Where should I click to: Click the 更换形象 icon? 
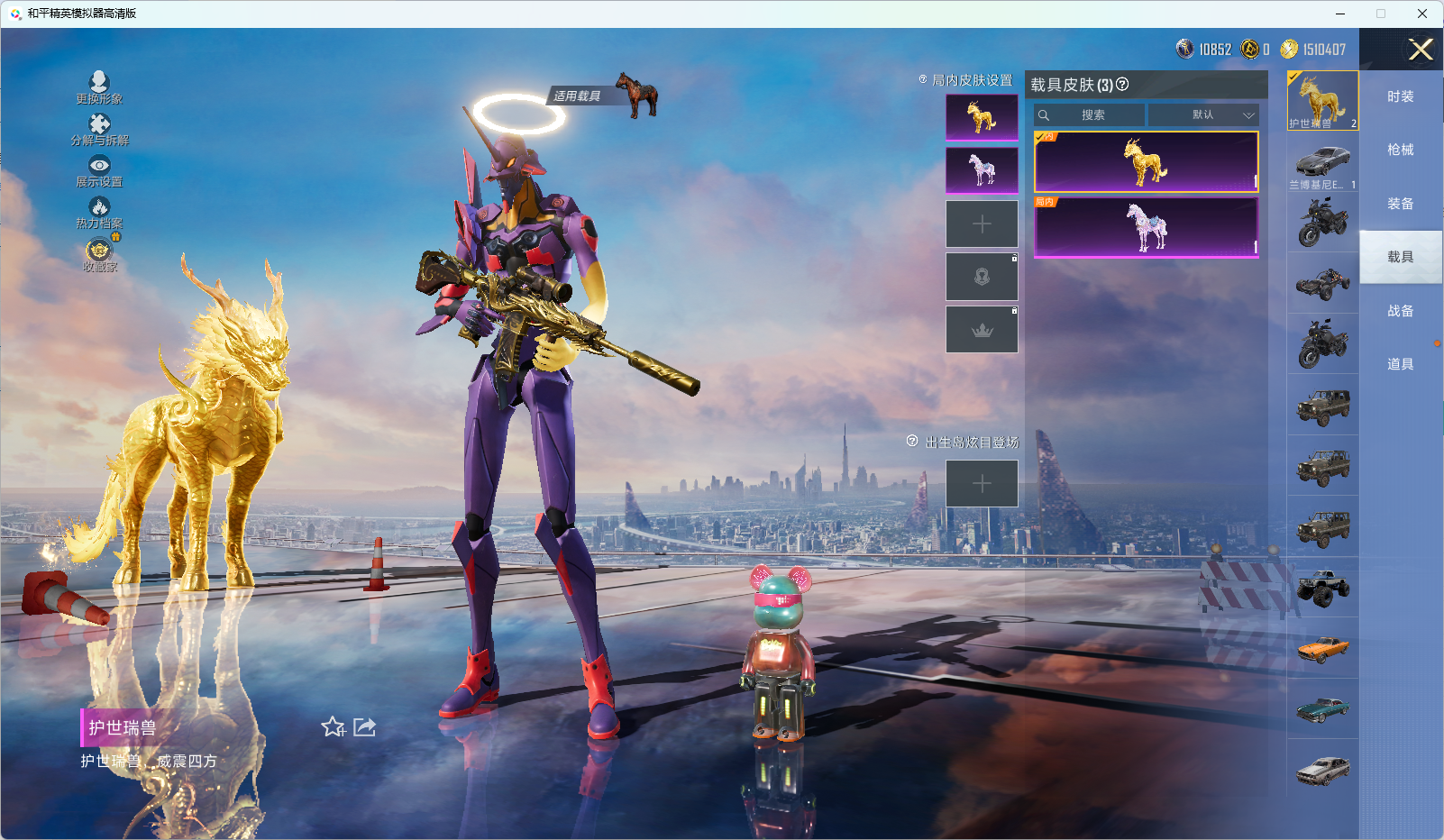[99, 83]
